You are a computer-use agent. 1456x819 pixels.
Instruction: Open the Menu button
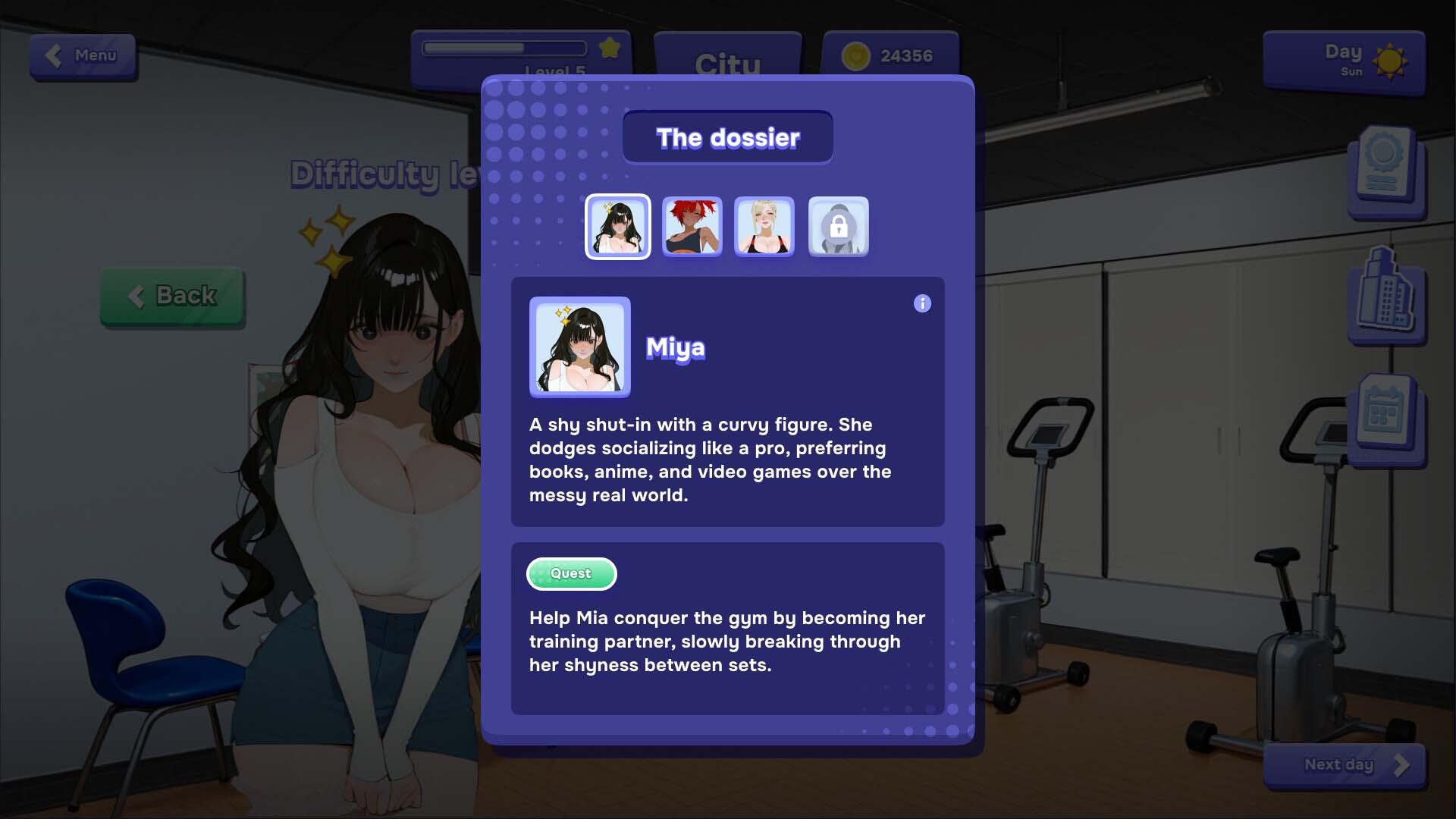[83, 55]
